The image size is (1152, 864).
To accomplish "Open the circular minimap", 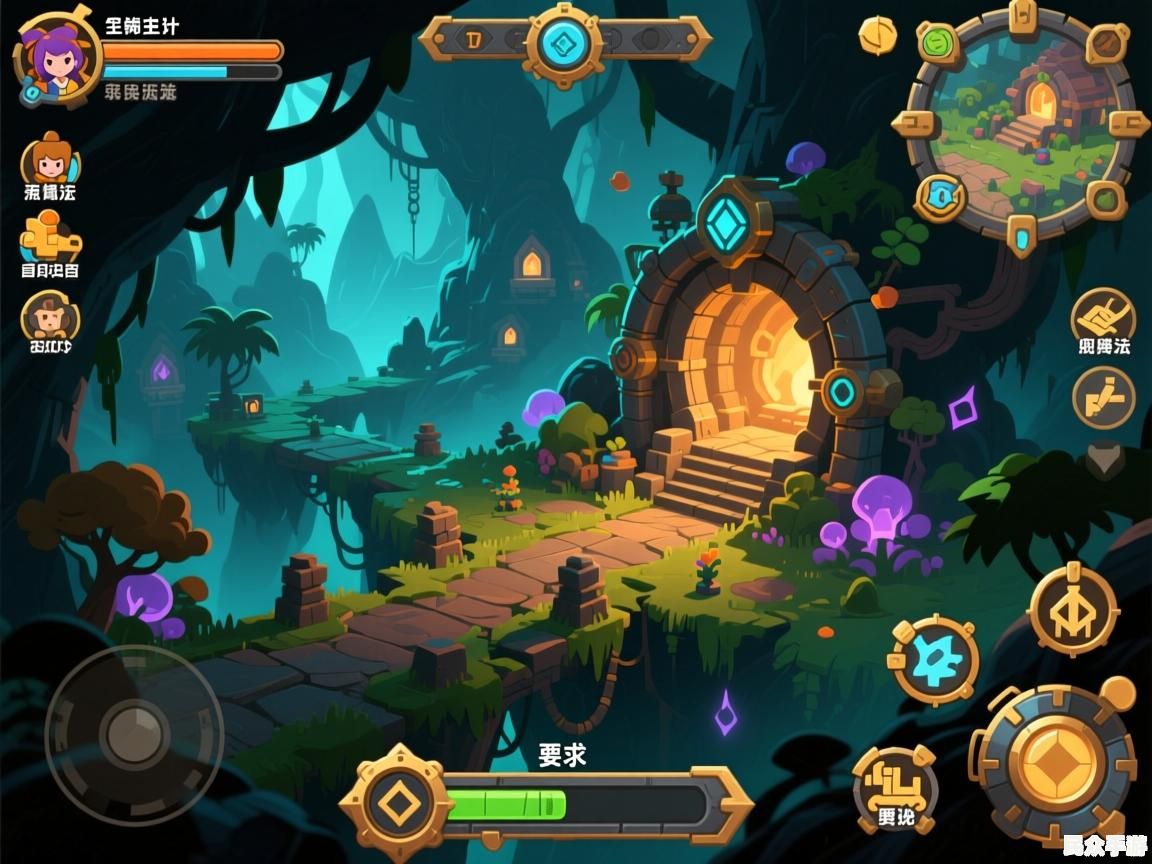I will [1020, 130].
